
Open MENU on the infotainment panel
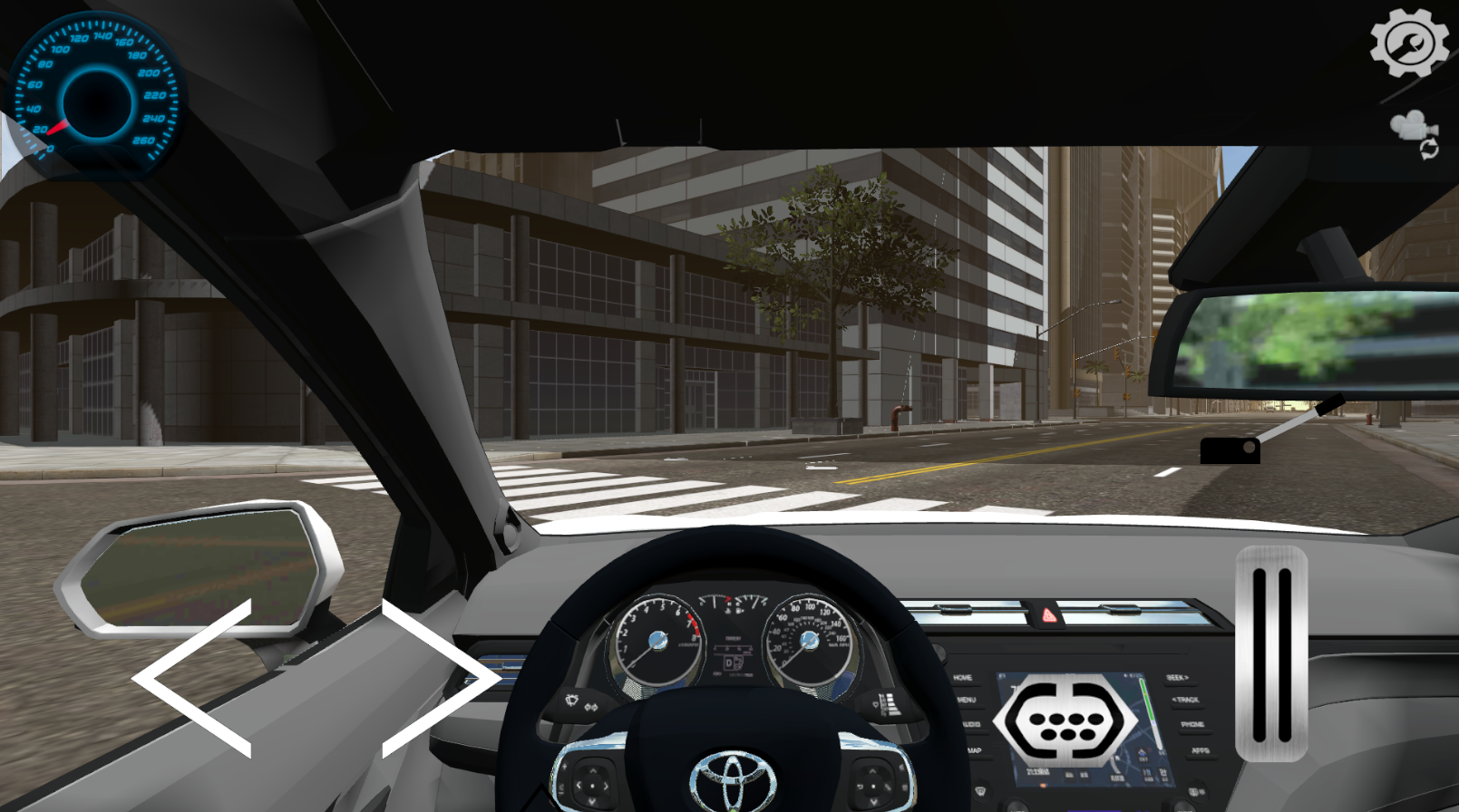tap(967, 701)
